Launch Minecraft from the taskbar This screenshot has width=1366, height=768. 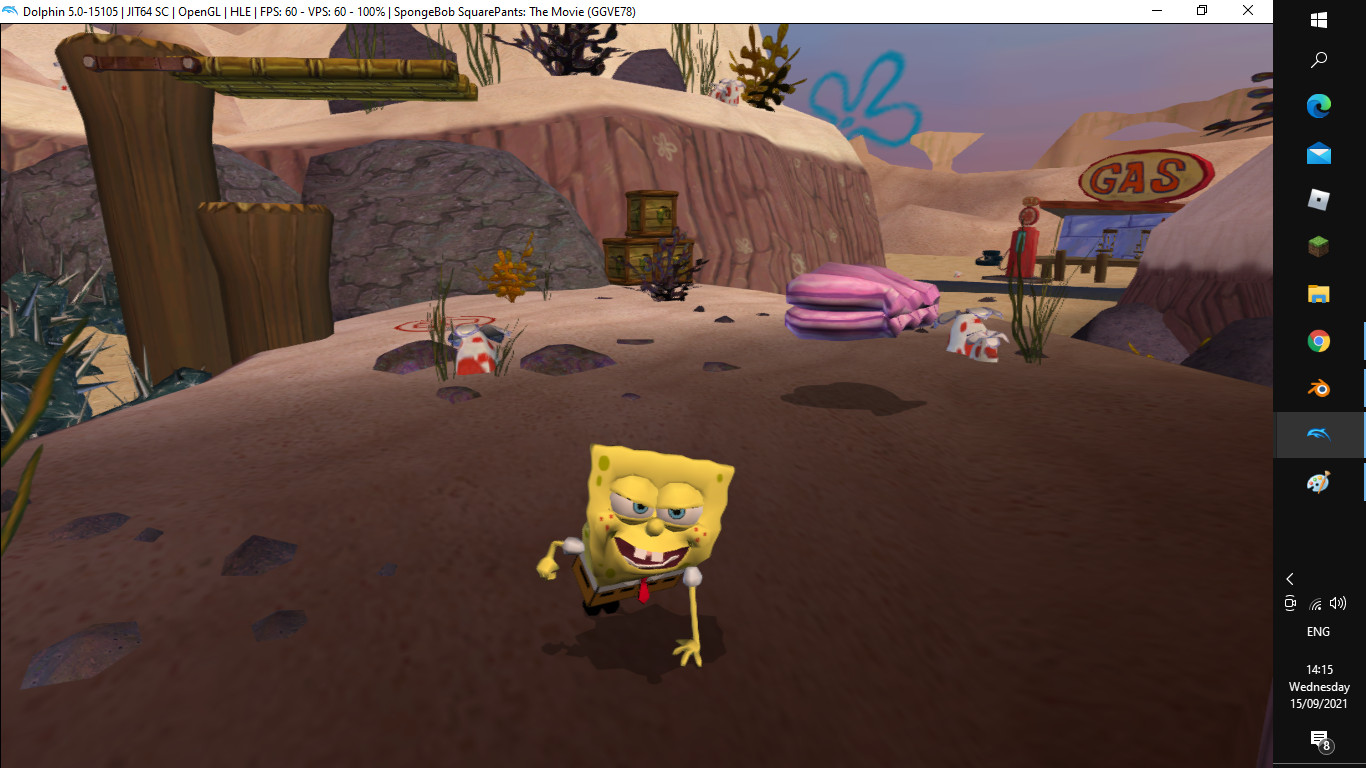coord(1318,246)
